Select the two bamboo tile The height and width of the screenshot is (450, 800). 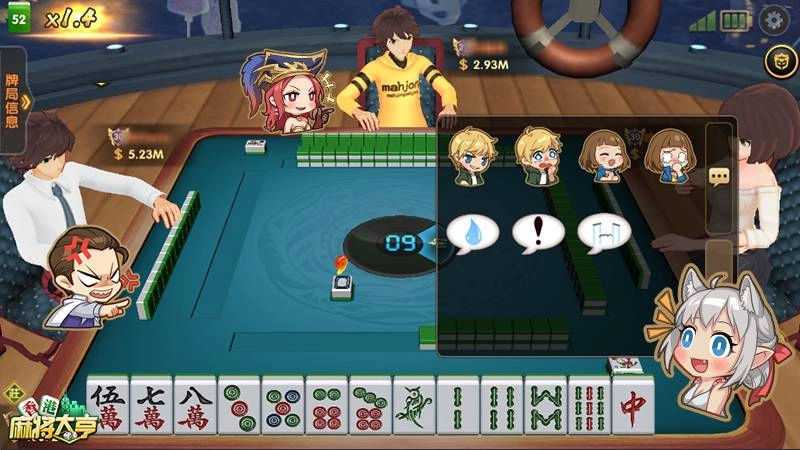pos(457,407)
